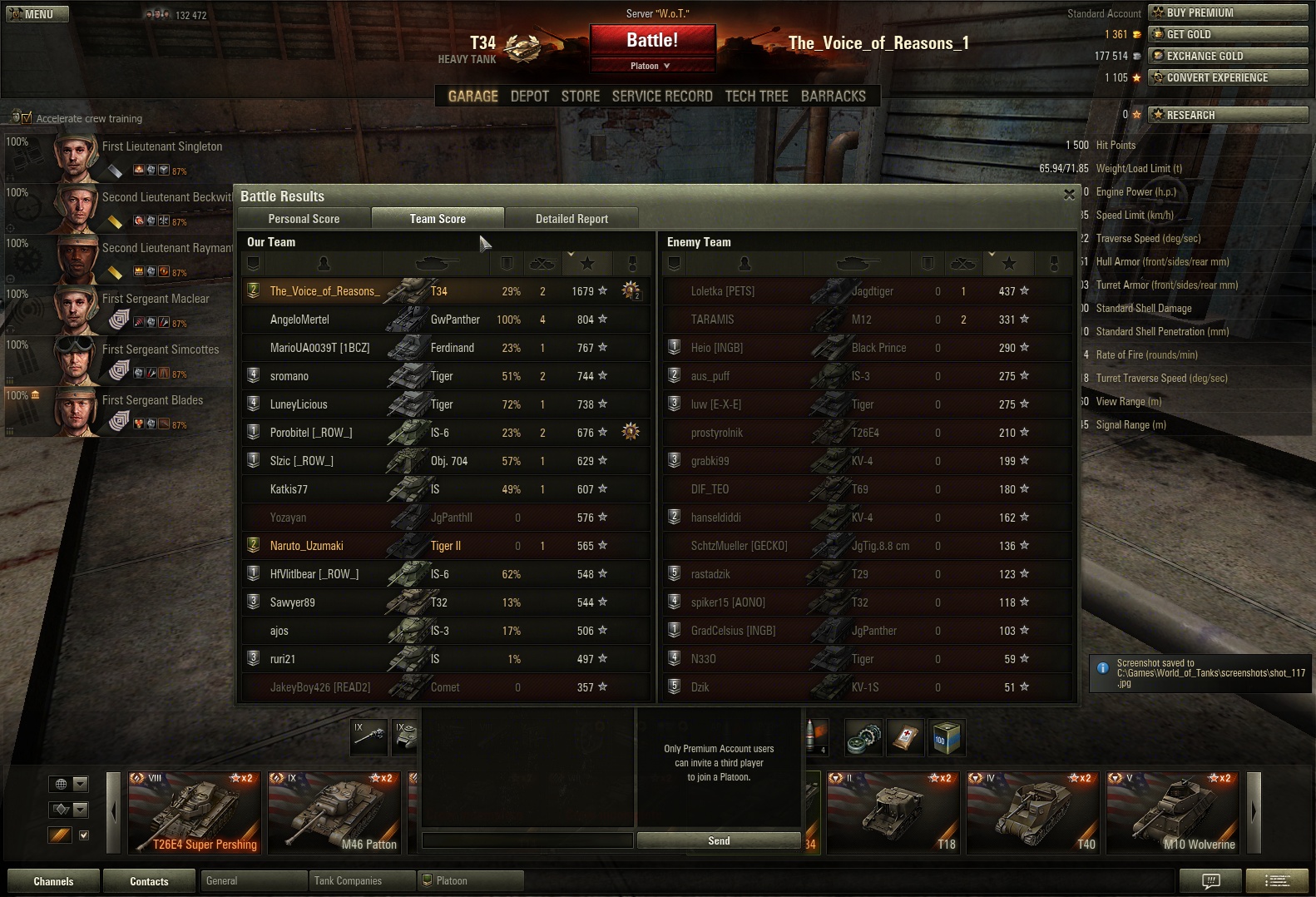Image resolution: width=1316 pixels, height=897 pixels.
Task: Select the T26E4 Super Pershing tank
Action: point(194,813)
